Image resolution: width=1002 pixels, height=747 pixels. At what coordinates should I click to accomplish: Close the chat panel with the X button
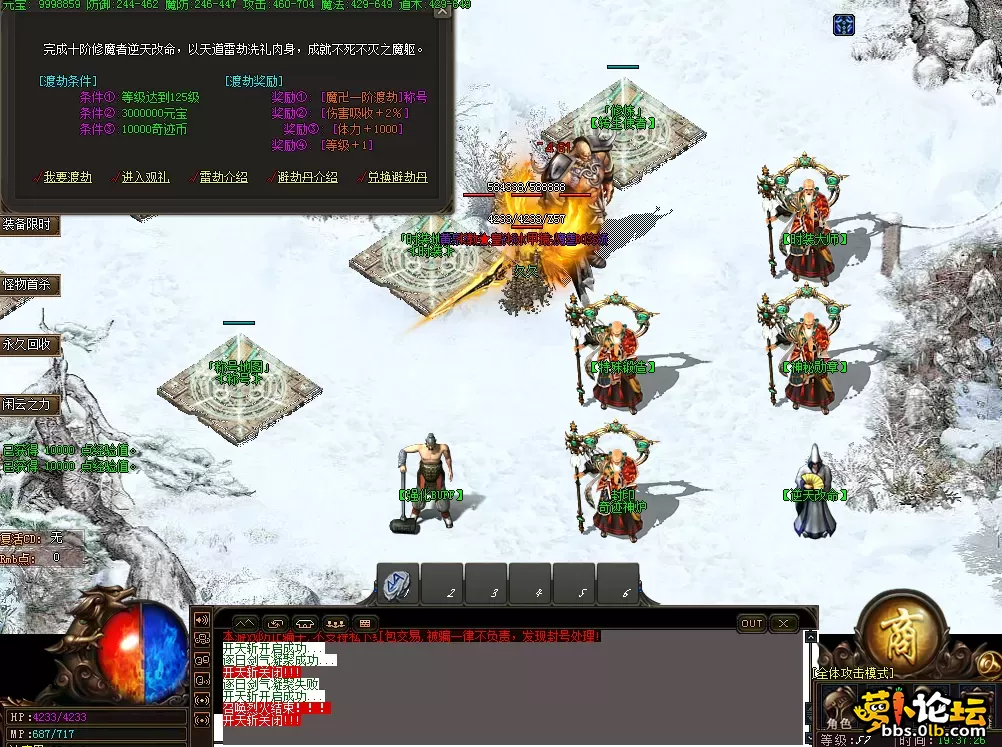[783, 623]
